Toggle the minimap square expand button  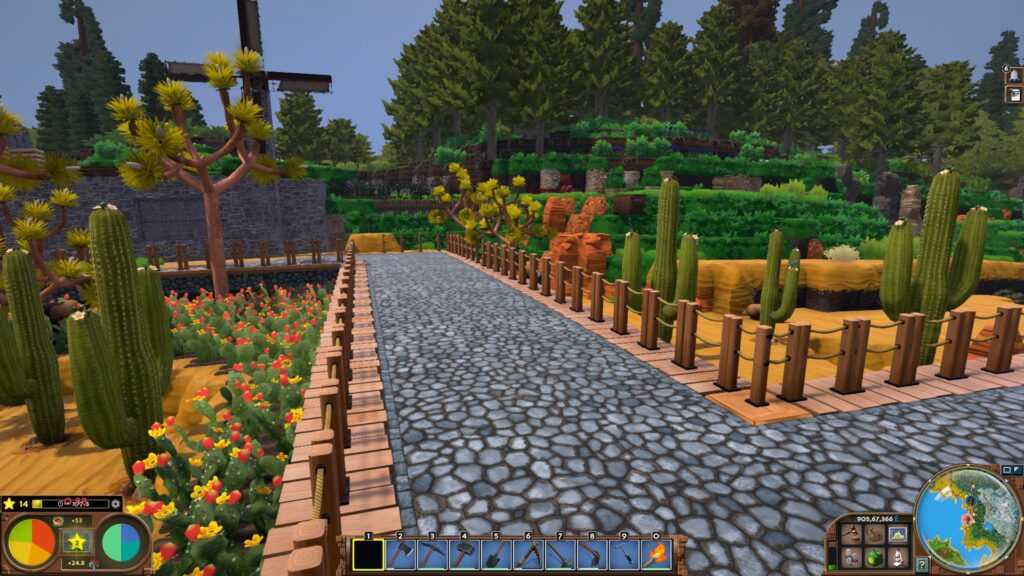(1008, 471)
